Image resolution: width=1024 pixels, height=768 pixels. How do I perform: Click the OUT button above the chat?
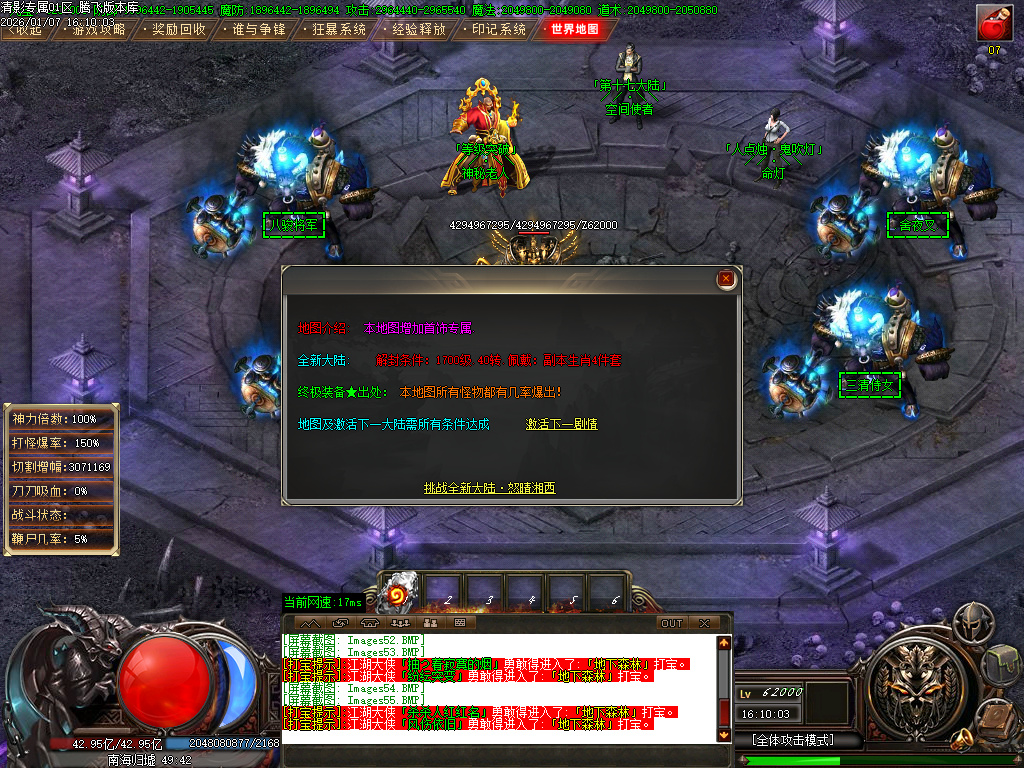click(x=672, y=623)
